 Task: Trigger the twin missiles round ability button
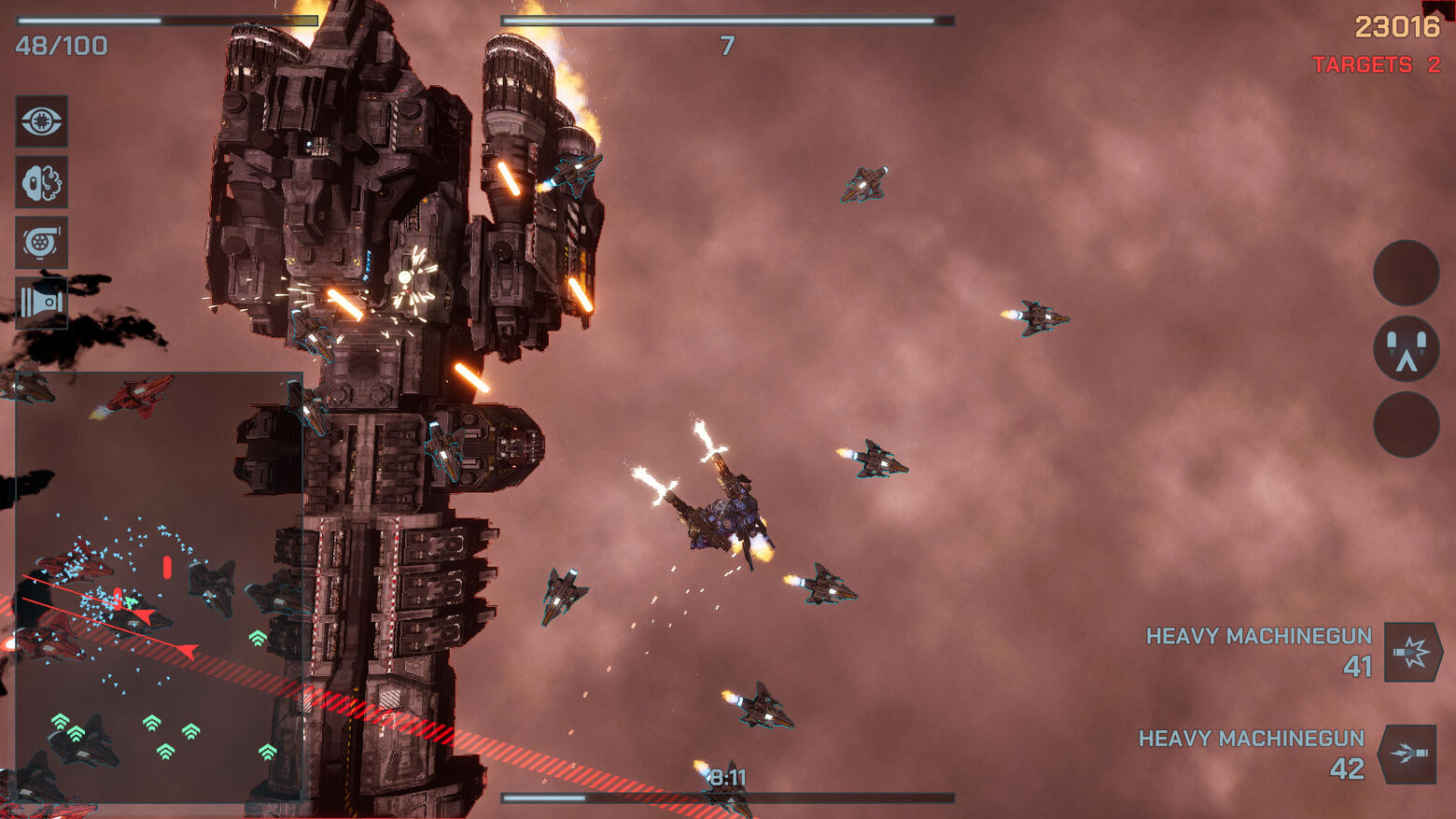point(1406,349)
